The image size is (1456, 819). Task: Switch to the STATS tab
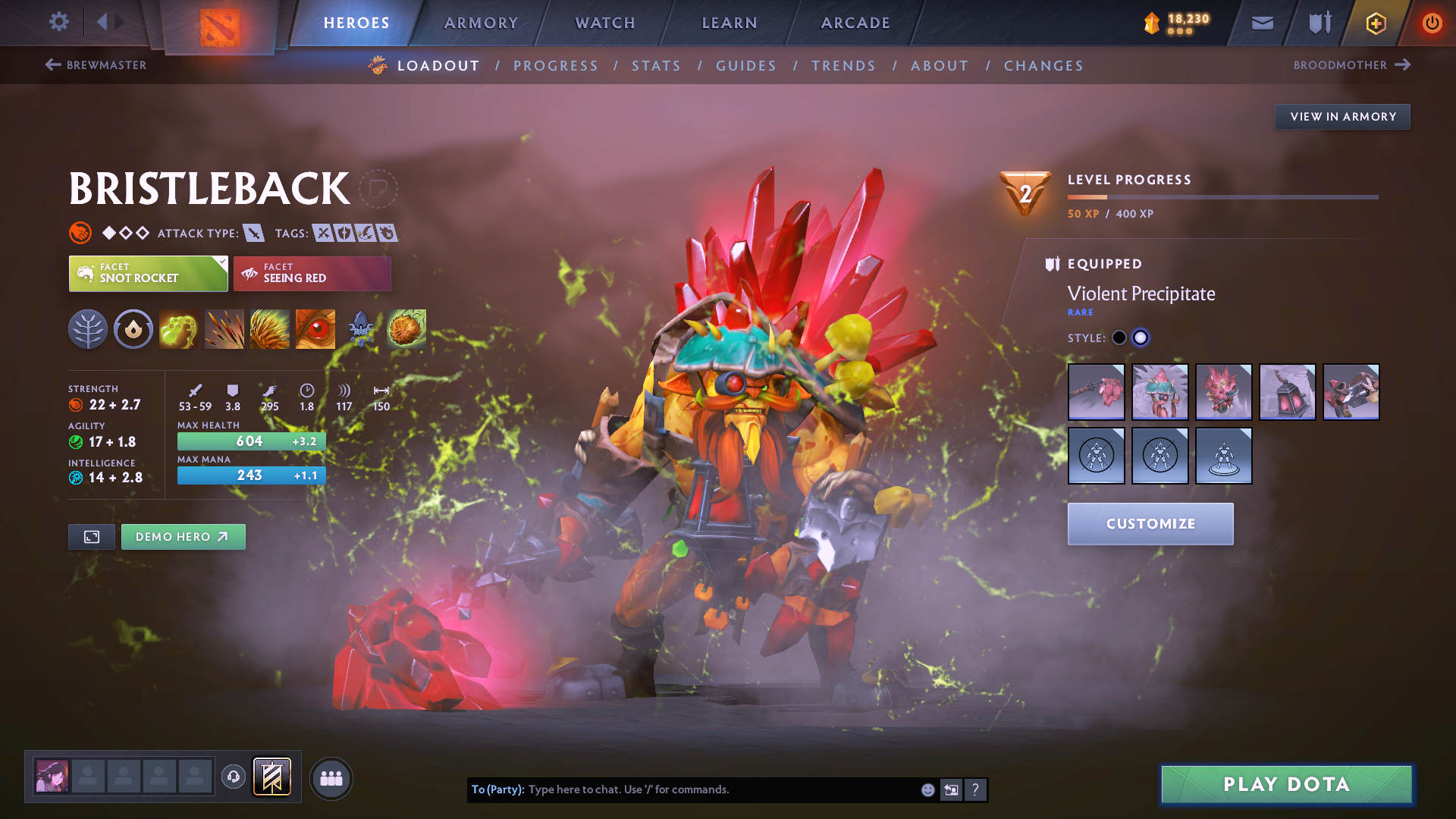tap(656, 65)
